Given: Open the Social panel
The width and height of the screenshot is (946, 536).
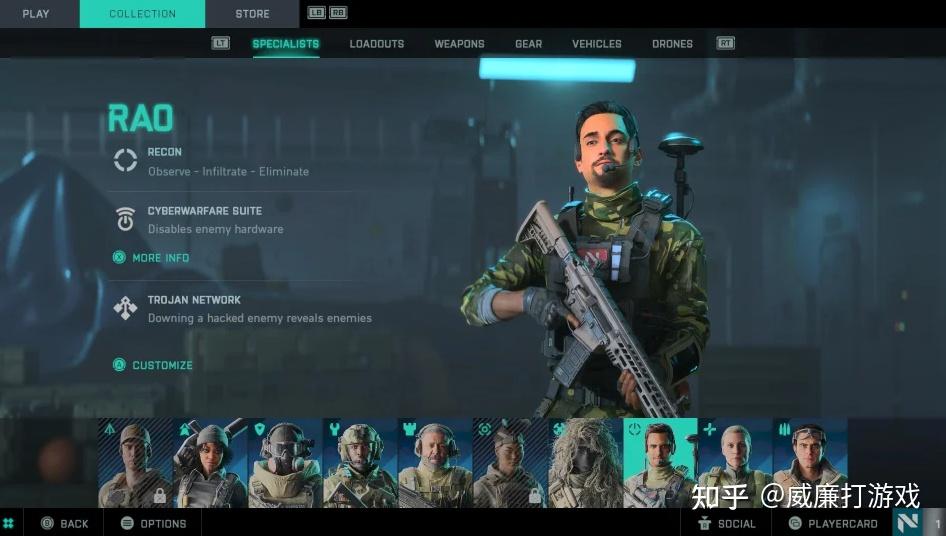Looking at the screenshot, I should 727,523.
